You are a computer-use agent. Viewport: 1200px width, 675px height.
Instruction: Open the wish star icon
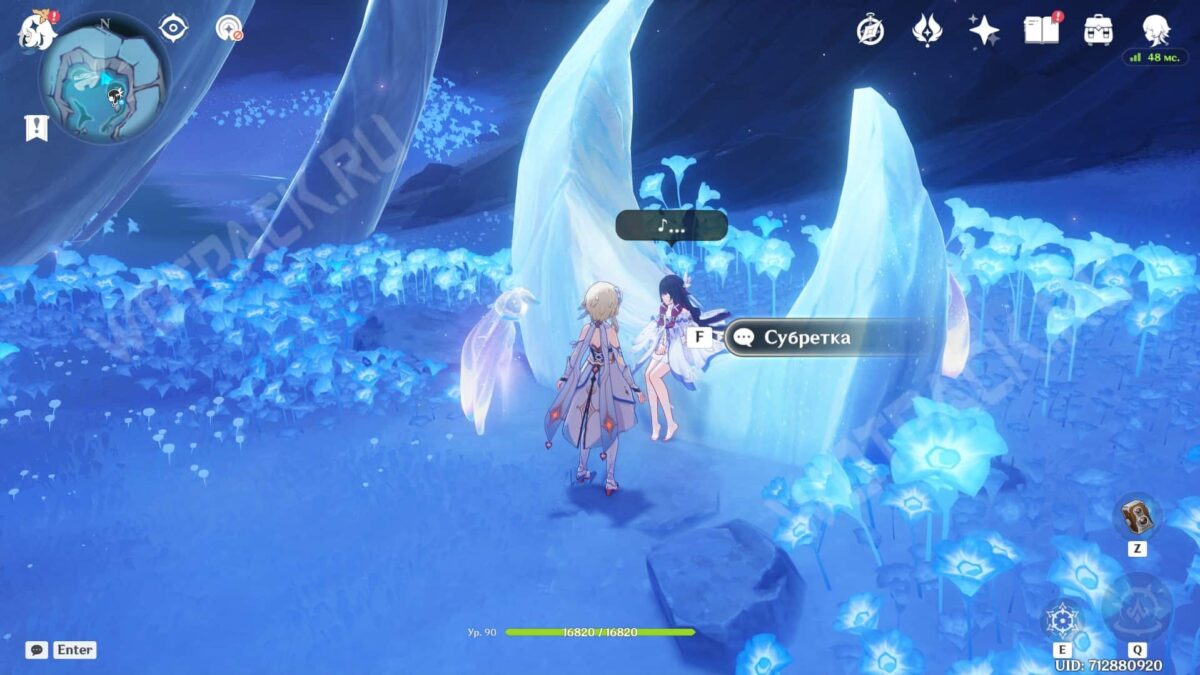click(x=984, y=30)
